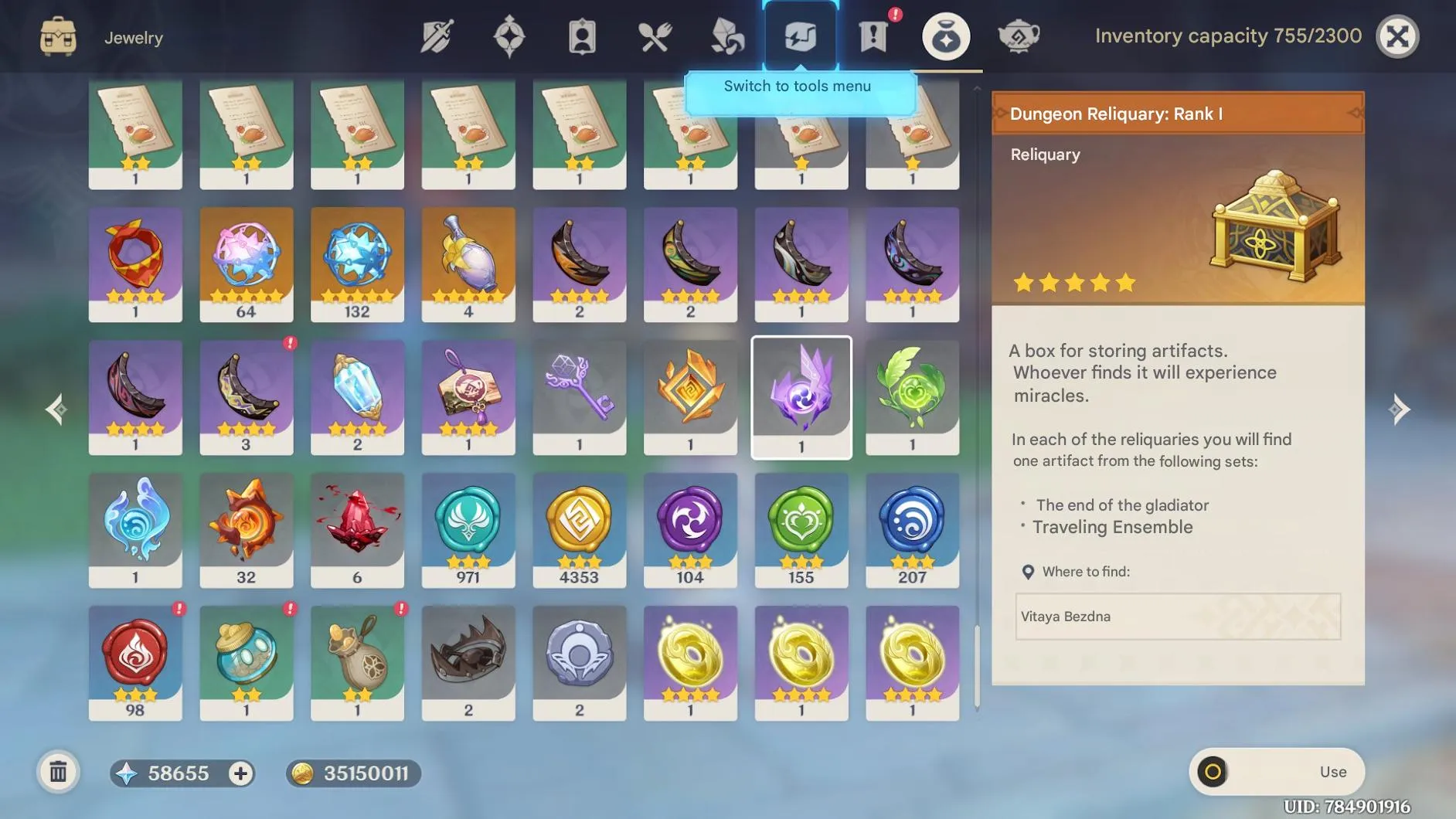
Task: Select the Jewelry category label
Action: (134, 37)
